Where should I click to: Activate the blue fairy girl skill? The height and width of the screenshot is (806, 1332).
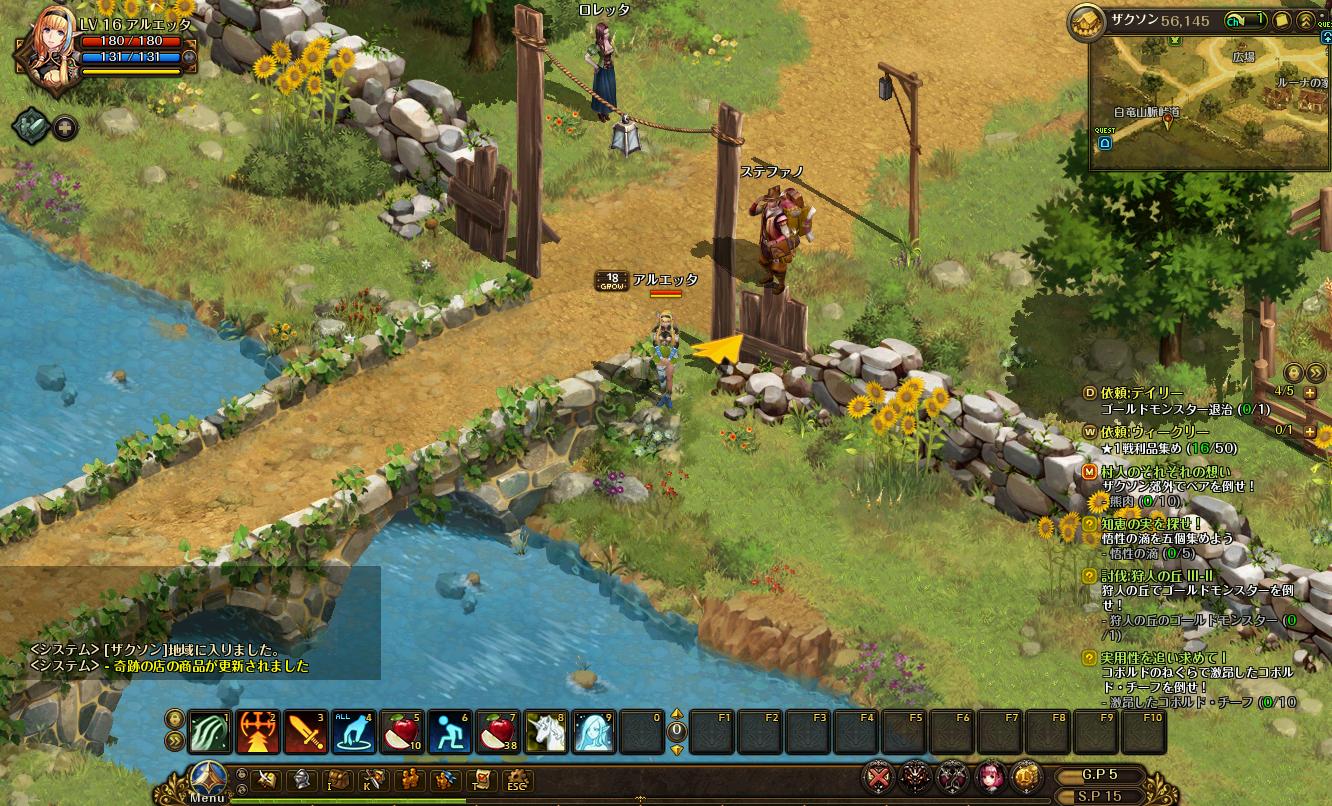tap(594, 732)
